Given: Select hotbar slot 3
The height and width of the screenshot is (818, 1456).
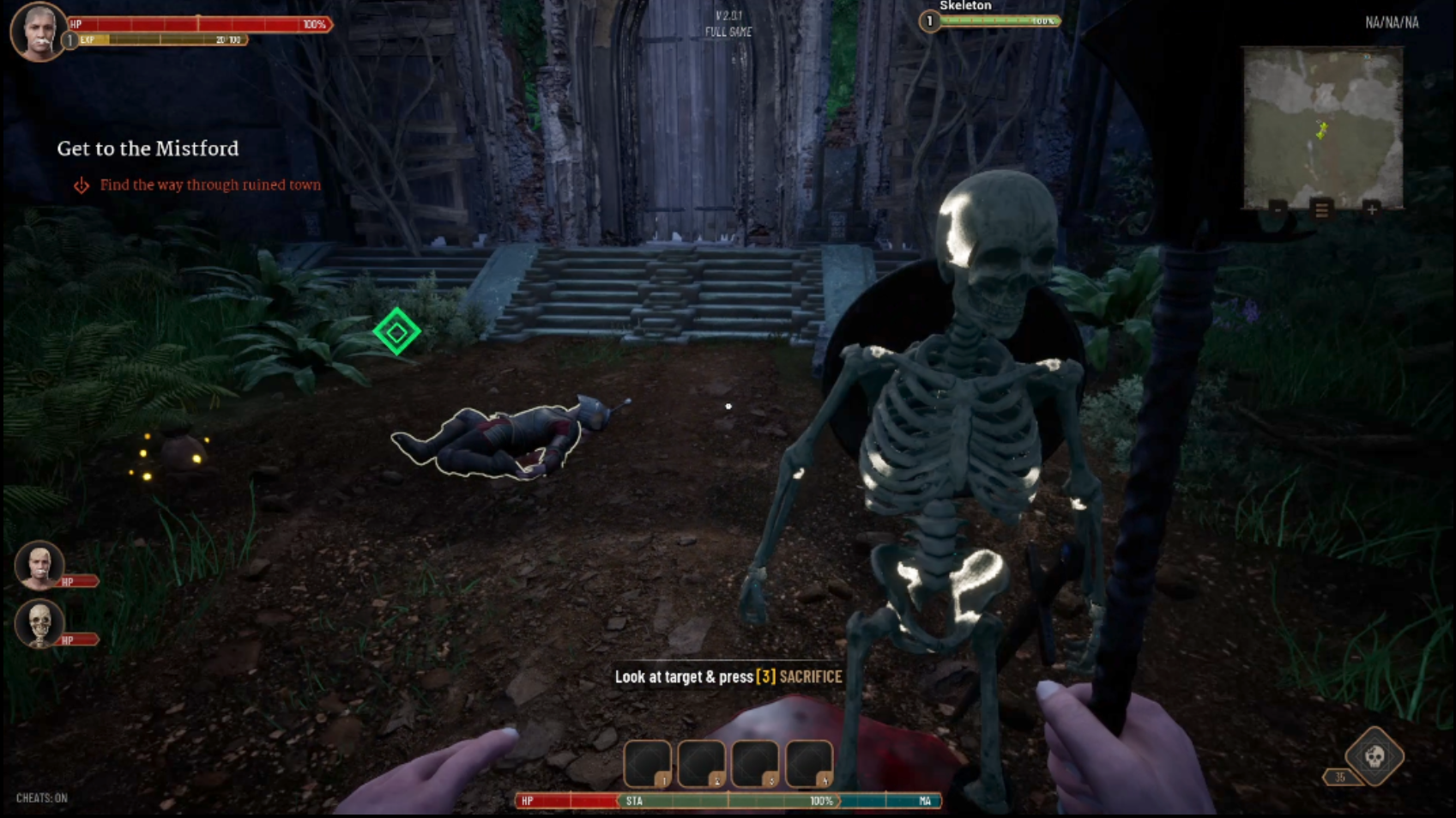Looking at the screenshot, I should 753,761.
